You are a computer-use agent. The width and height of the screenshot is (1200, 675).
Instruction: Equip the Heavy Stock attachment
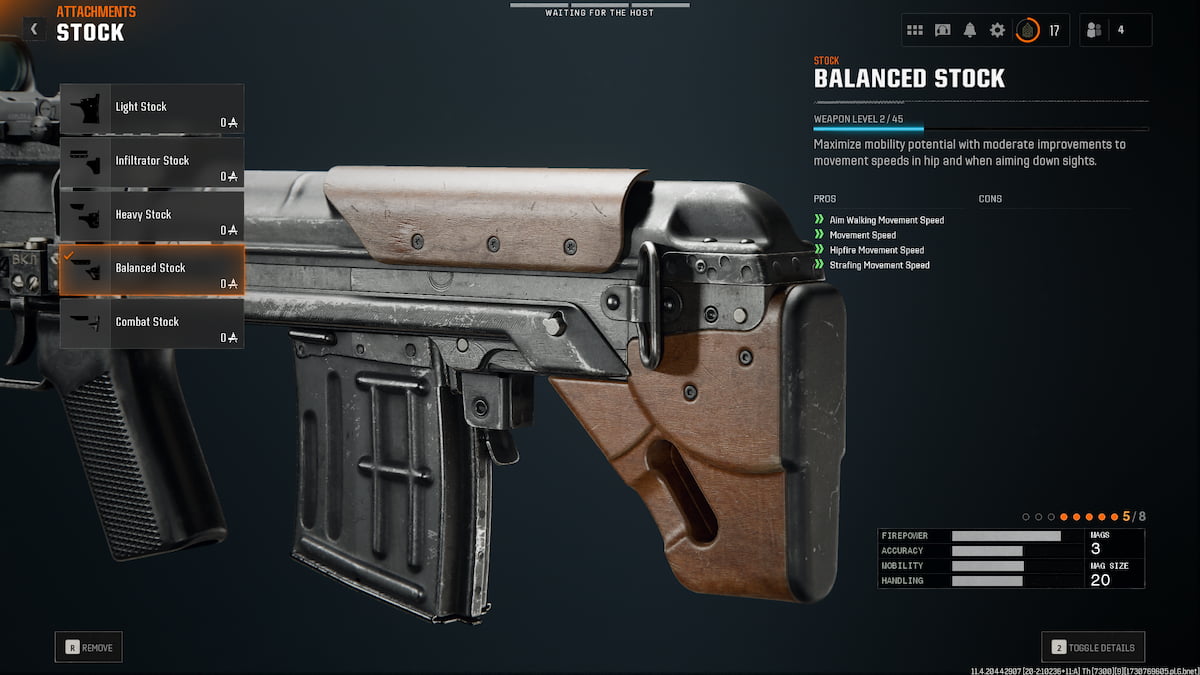pyautogui.click(x=152, y=216)
